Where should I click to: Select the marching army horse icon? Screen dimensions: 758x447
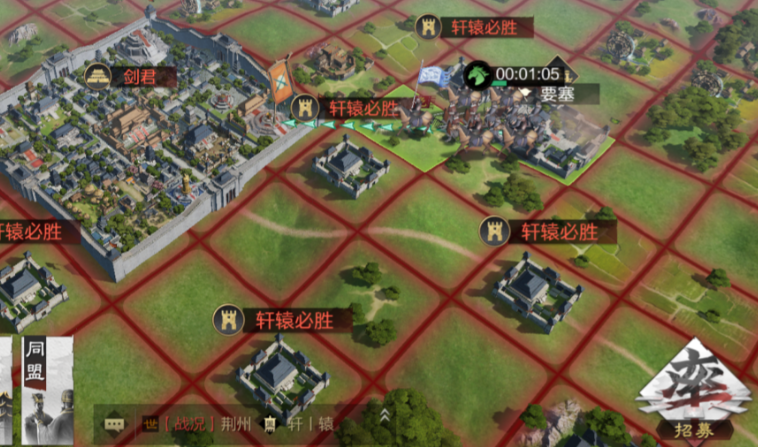pyautogui.click(x=479, y=75)
